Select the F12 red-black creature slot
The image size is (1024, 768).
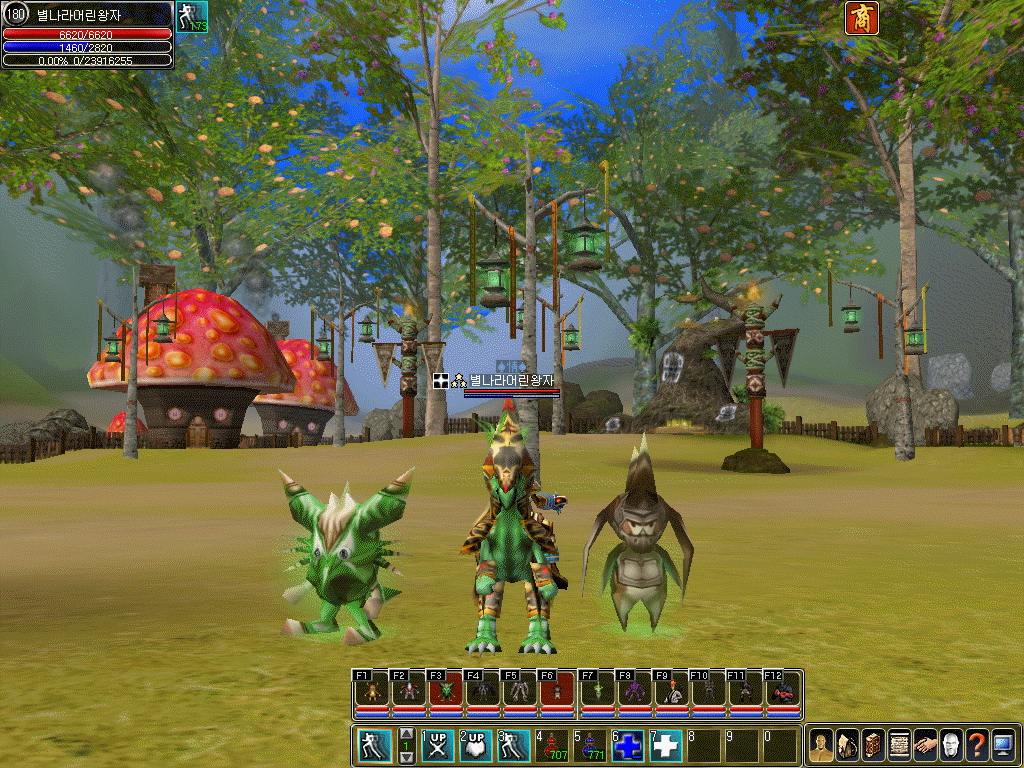[782, 692]
